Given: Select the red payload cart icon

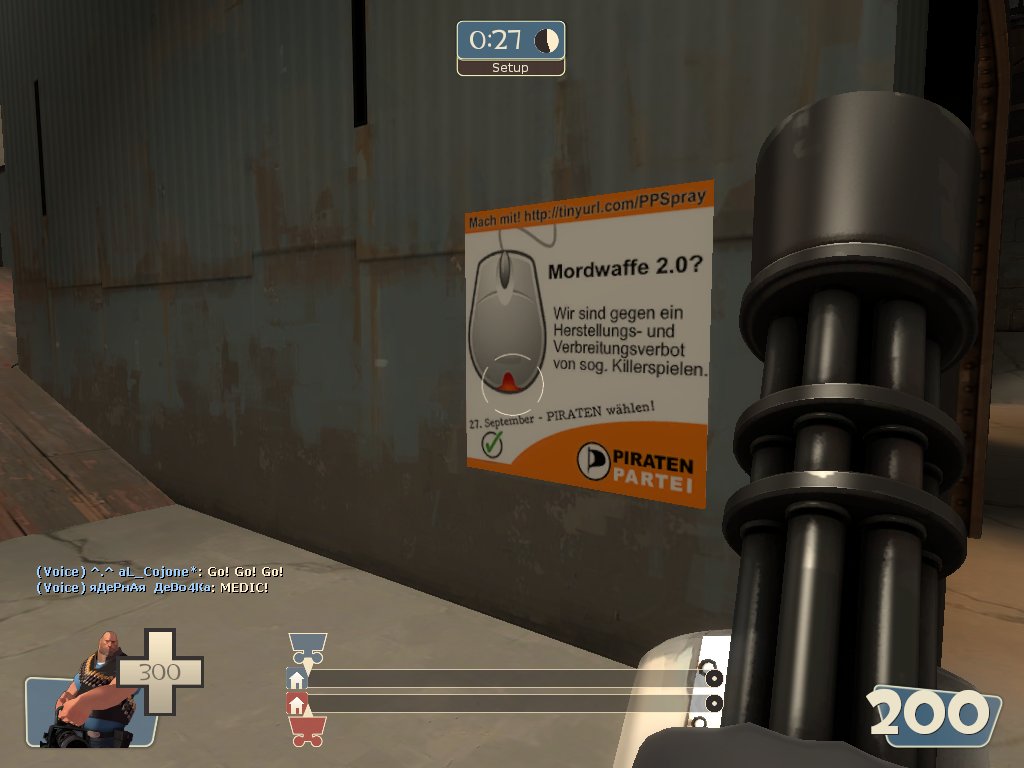Looking at the screenshot, I should click(307, 732).
